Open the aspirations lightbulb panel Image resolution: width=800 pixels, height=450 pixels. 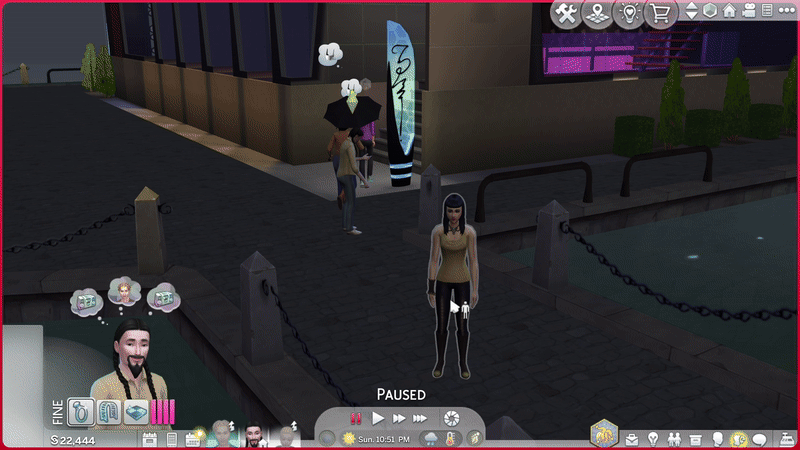tap(652, 439)
